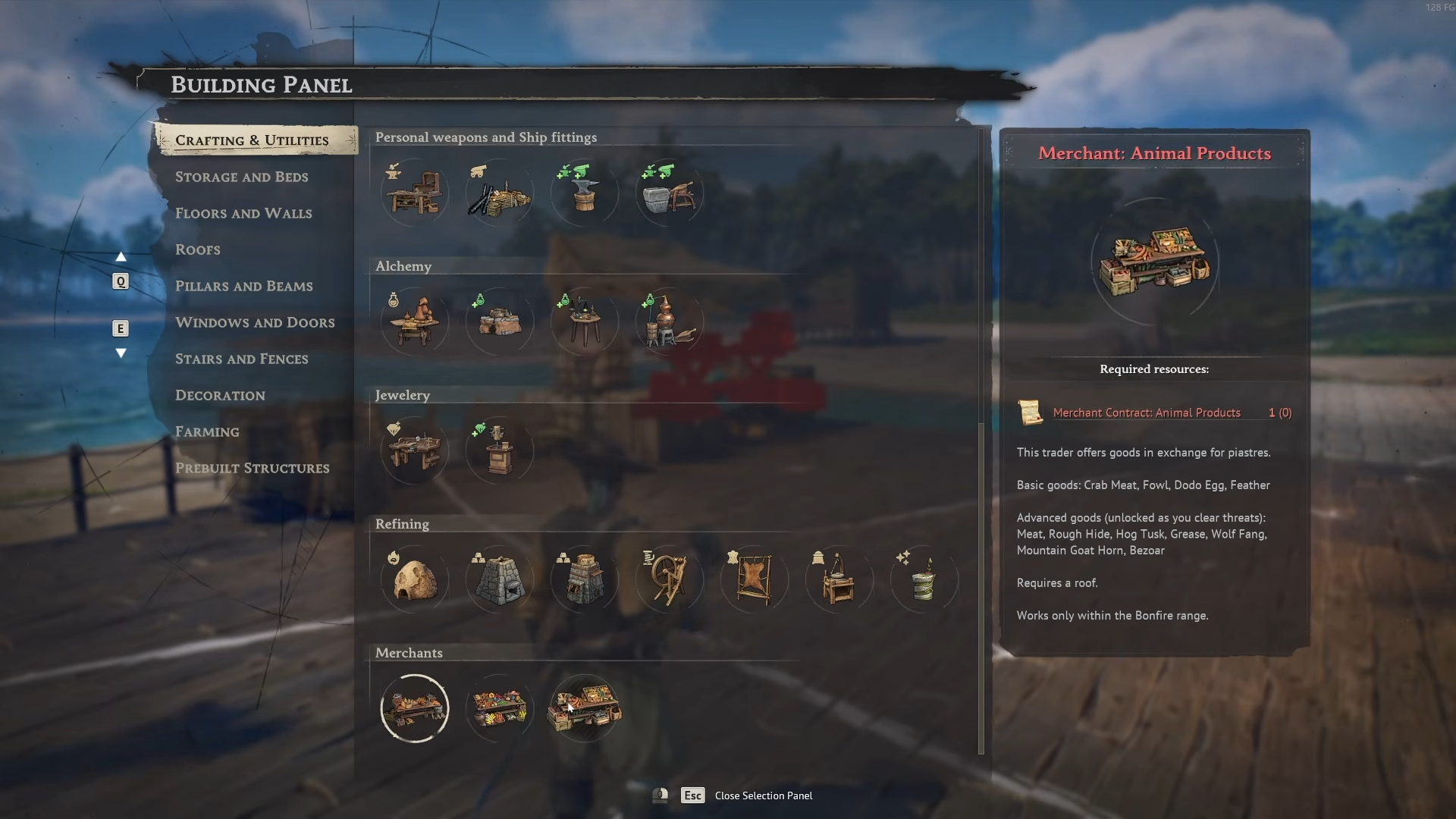This screenshot has width=1456, height=819.
Task: Select the spinning wheel refining station
Action: 669,580
